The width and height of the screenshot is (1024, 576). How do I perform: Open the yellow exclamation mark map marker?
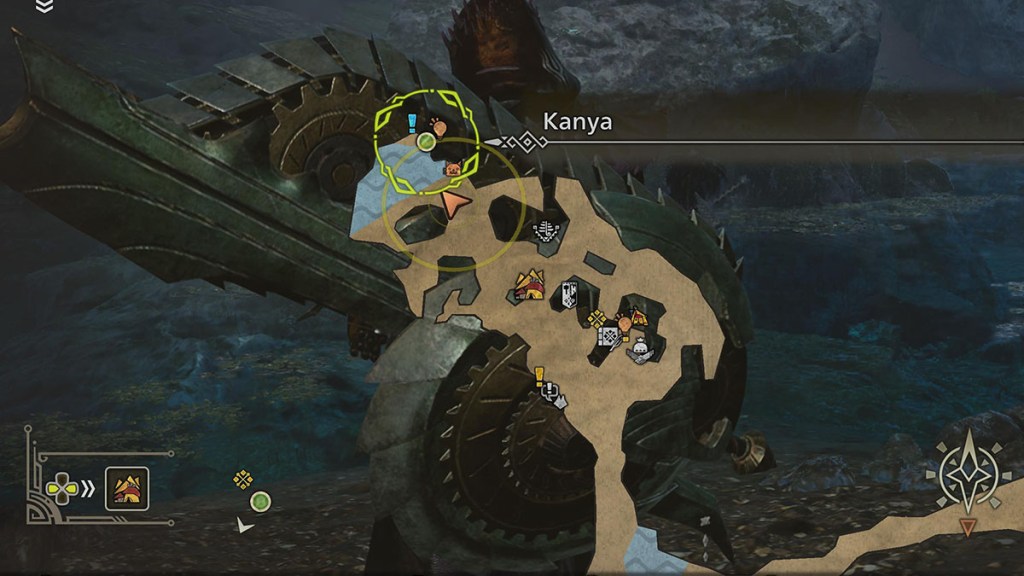539,375
